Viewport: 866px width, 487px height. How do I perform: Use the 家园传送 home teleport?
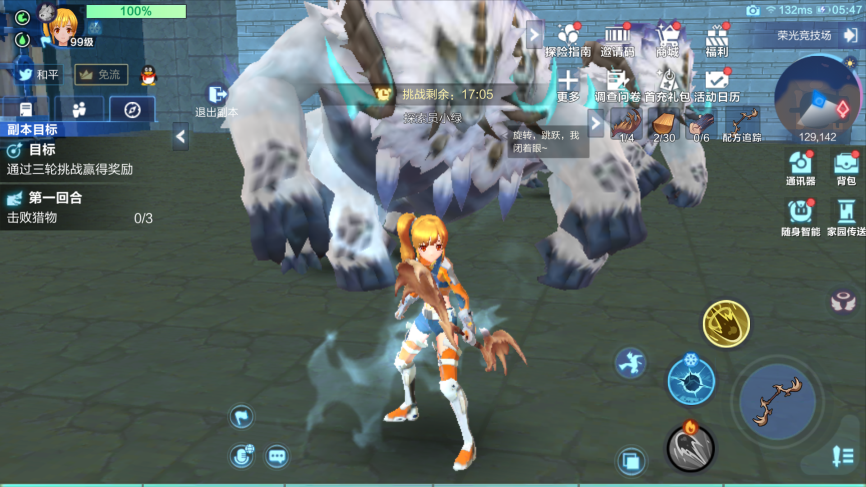pos(846,217)
